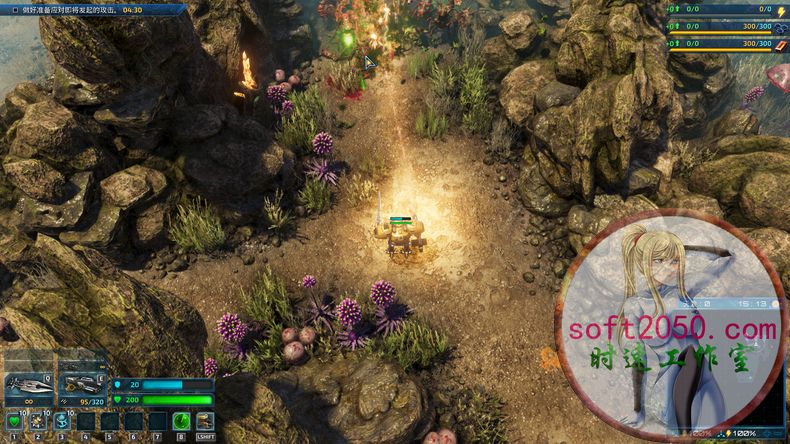Image resolution: width=790 pixels, height=444 pixels.
Task: Click the LSHIFT dash ability icon
Action: point(205,422)
